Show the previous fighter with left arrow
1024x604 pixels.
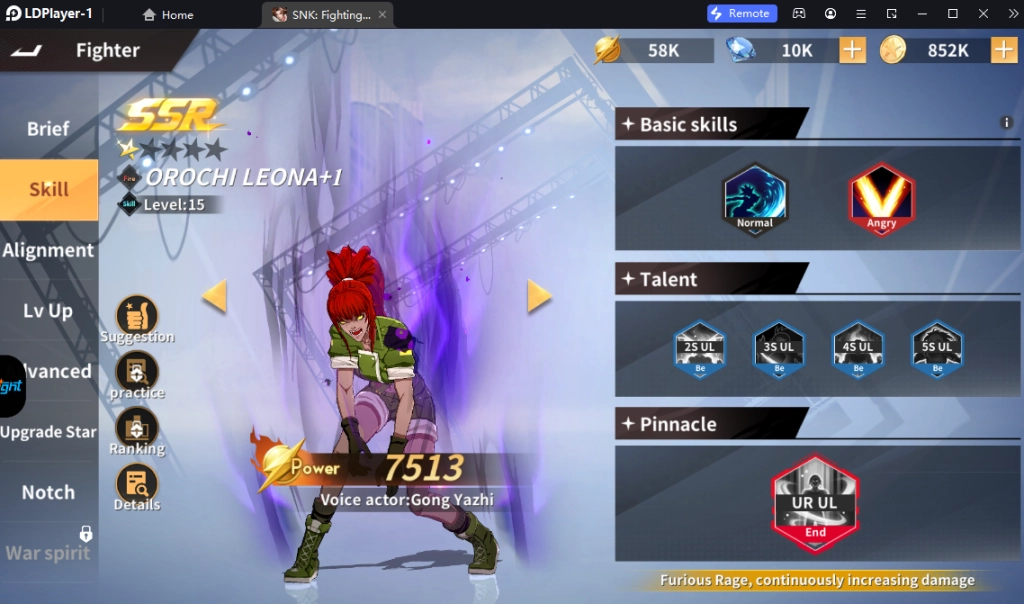click(214, 296)
